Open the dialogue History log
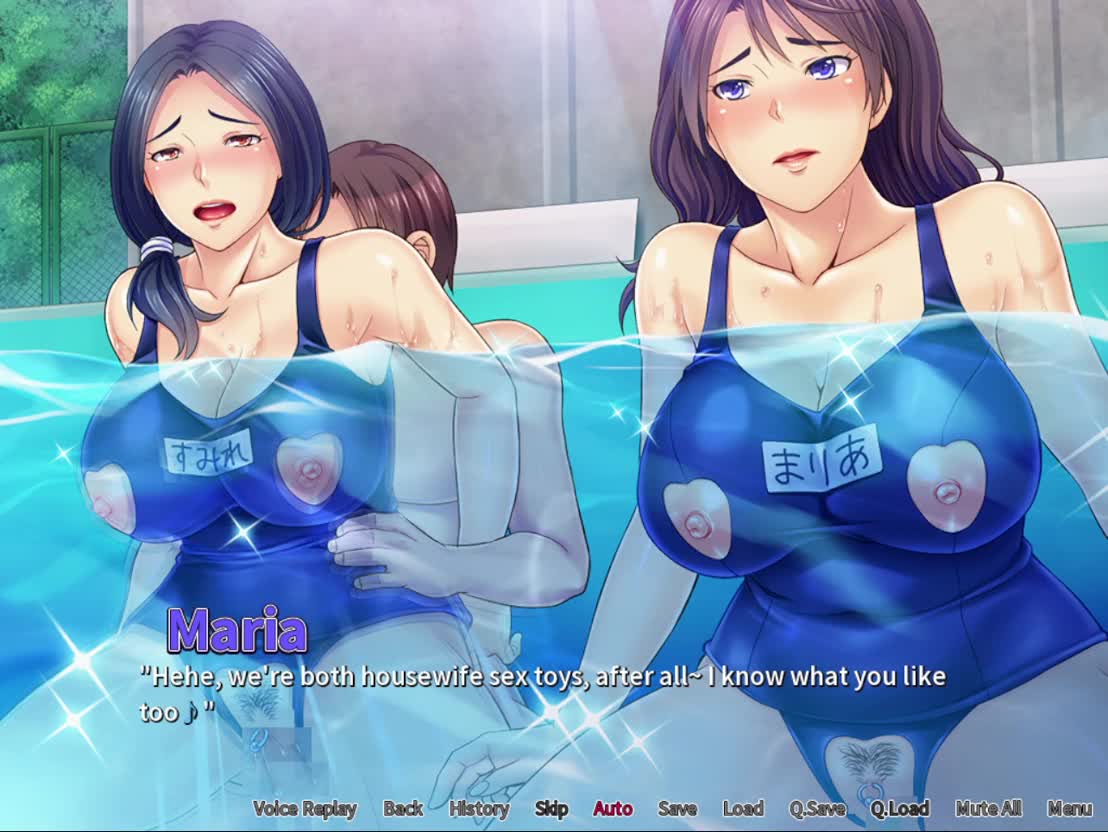Viewport: 1108px width, 832px height. point(479,809)
